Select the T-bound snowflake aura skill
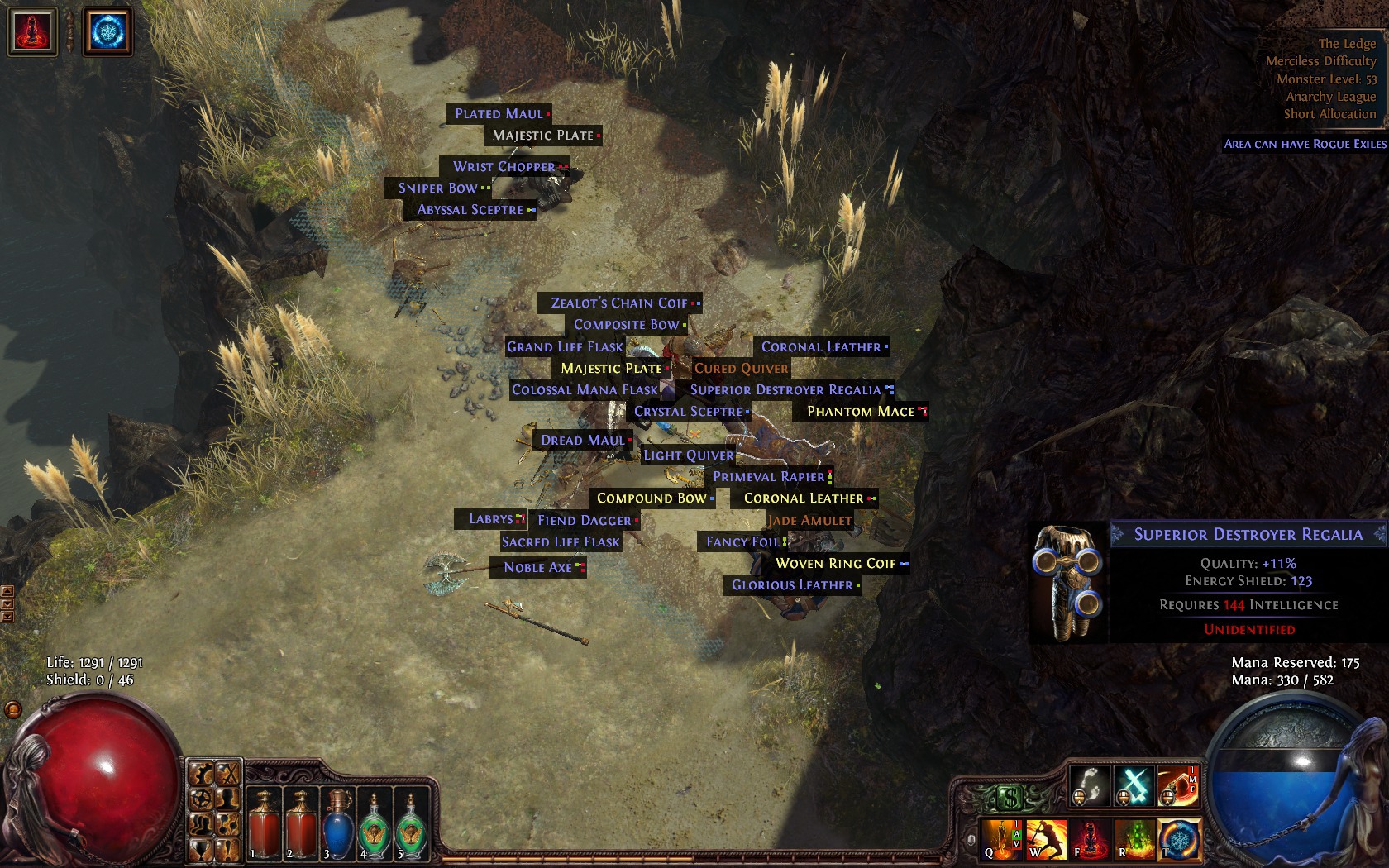This screenshot has height=868, width=1389. click(x=1180, y=838)
